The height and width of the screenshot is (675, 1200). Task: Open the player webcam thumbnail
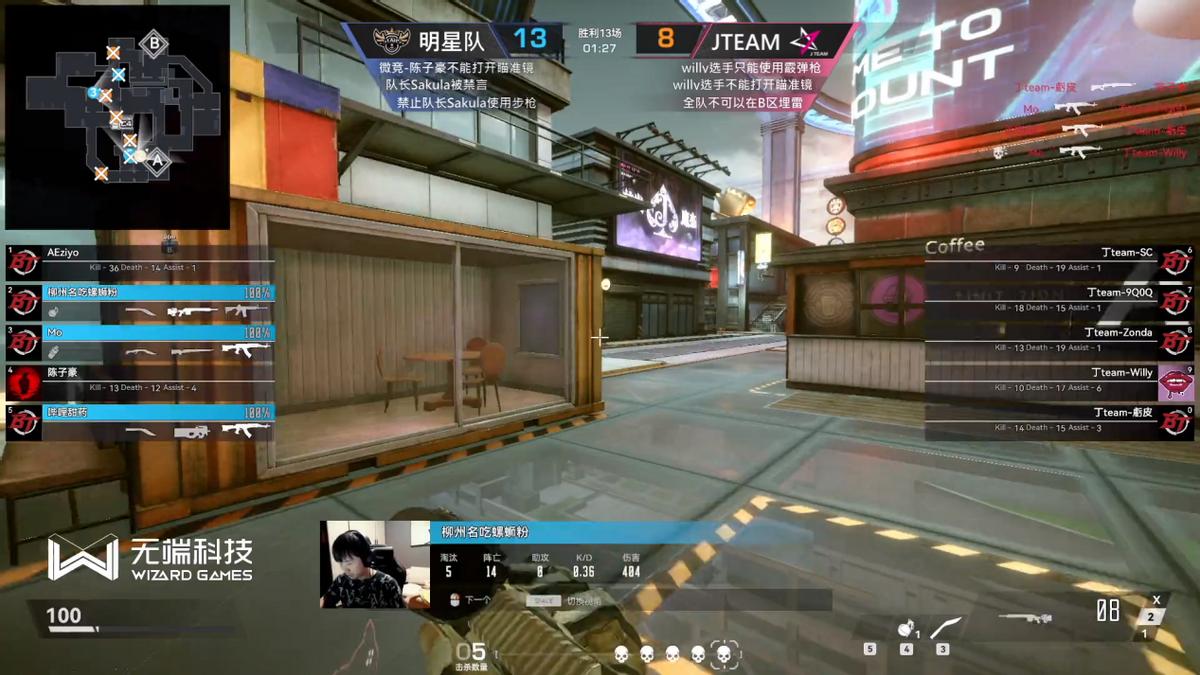(361, 565)
